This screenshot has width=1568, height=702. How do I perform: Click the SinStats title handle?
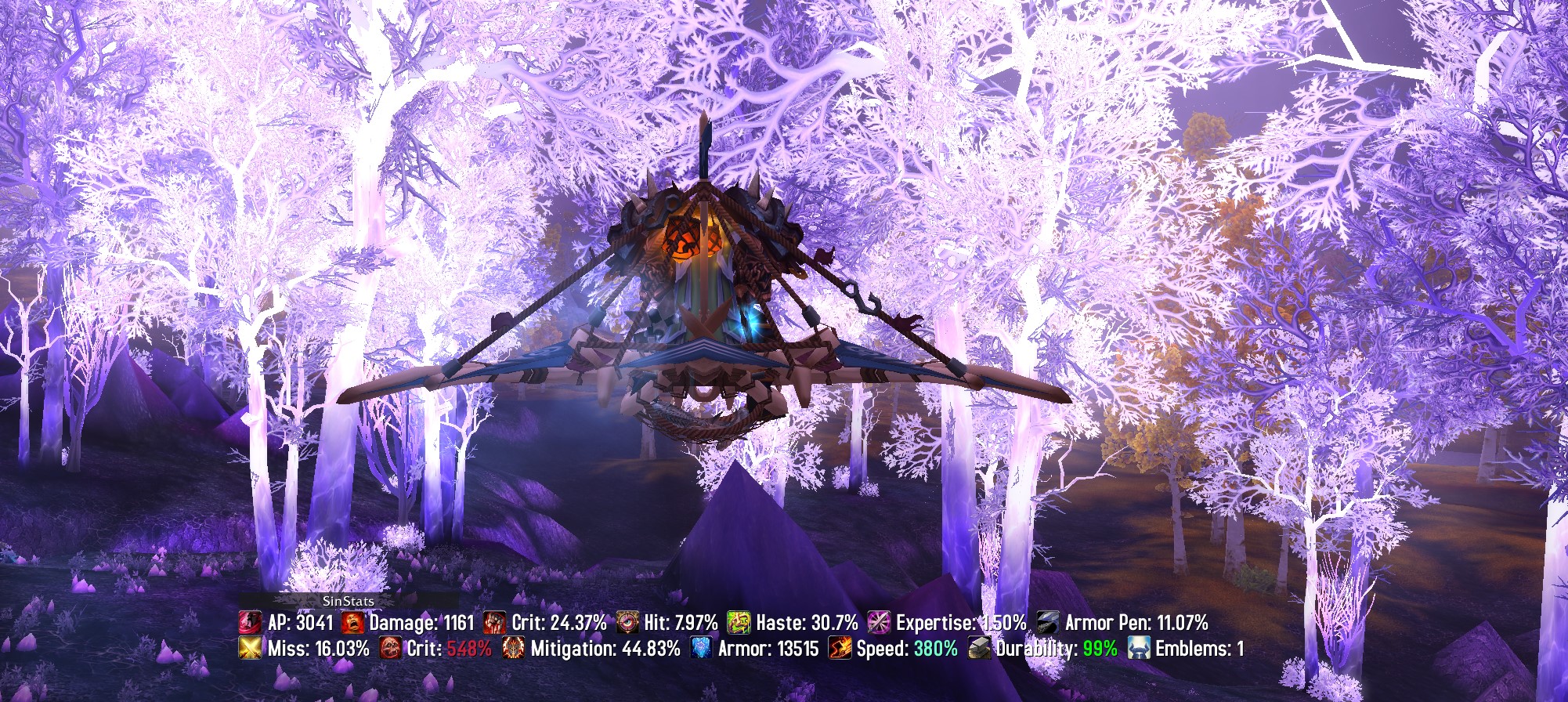pos(348,601)
